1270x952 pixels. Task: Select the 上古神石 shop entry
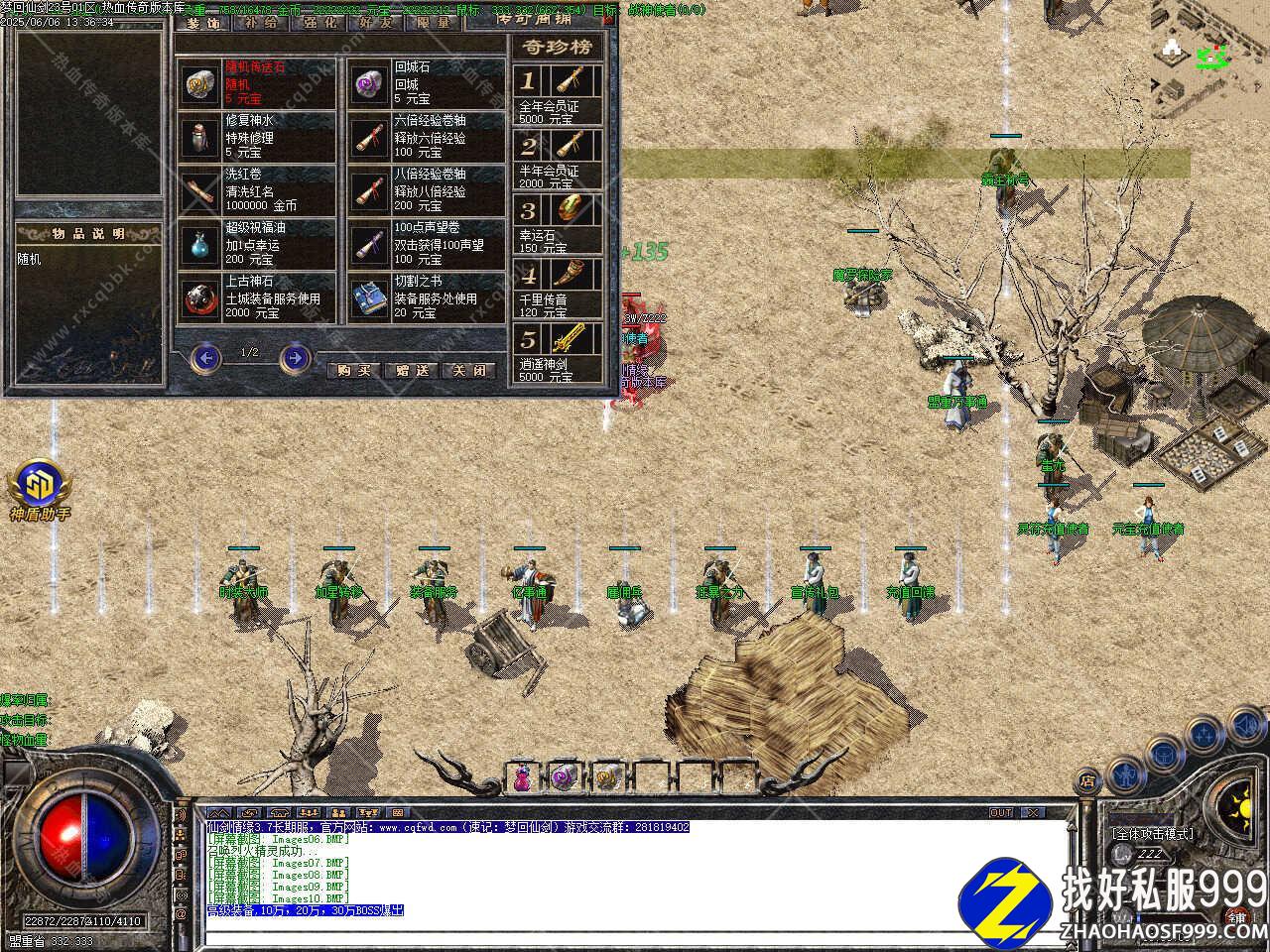click(256, 297)
